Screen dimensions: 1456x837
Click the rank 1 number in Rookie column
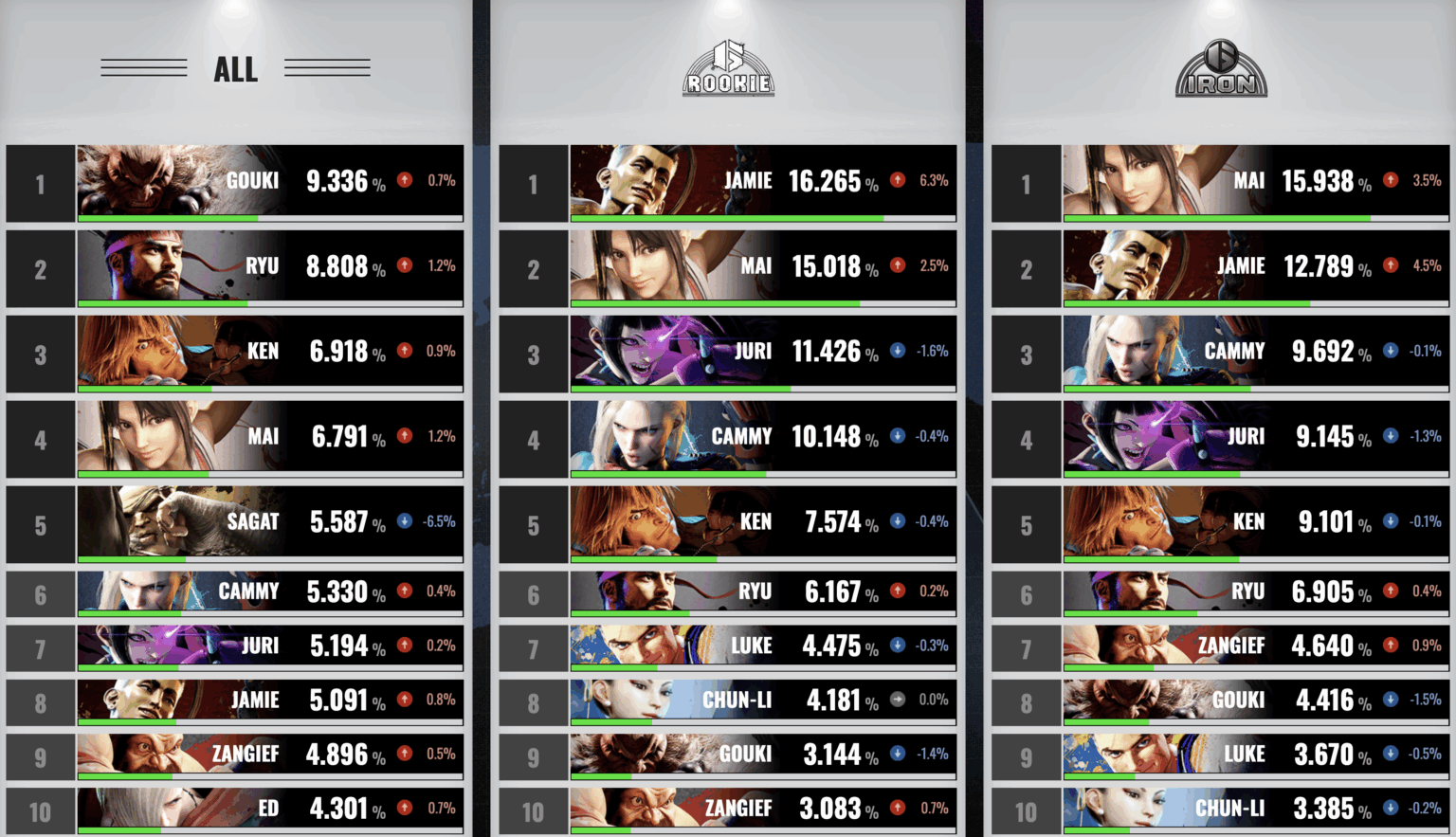[534, 182]
